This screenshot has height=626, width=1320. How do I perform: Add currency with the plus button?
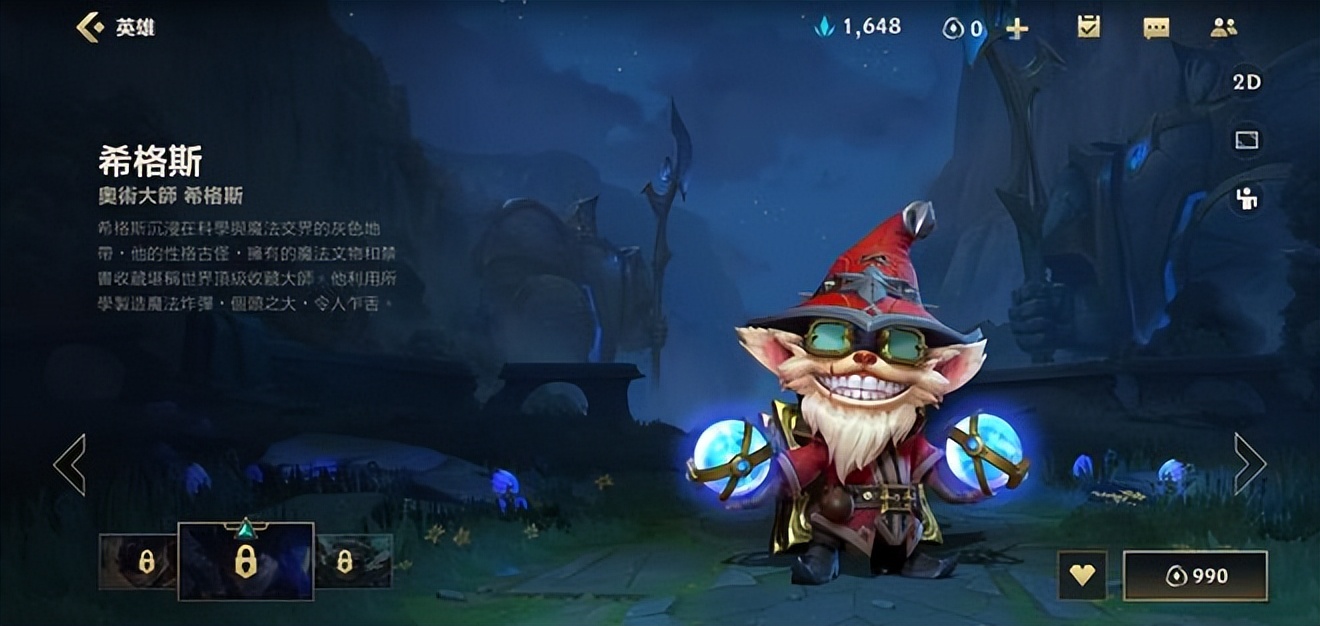[x=1017, y=28]
